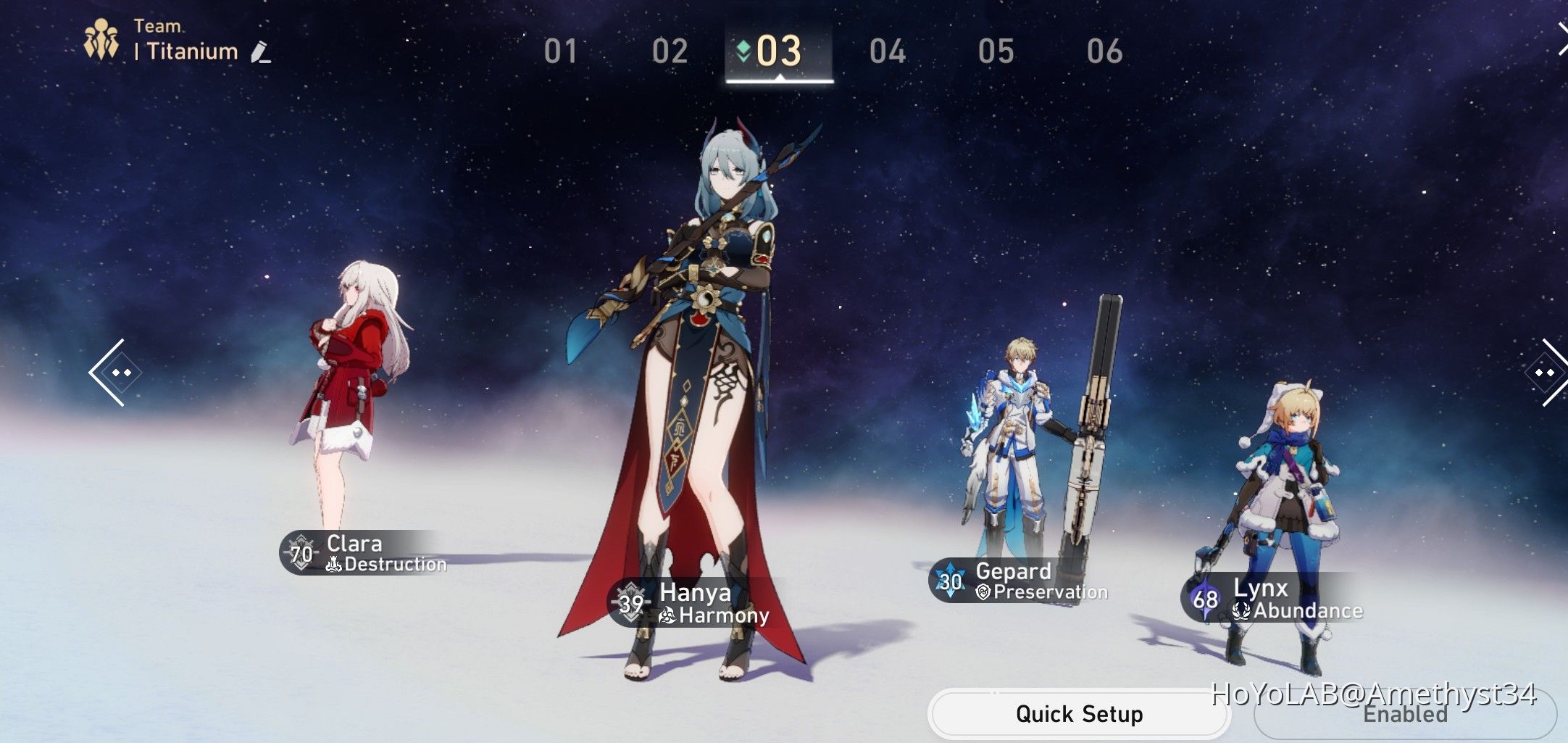Switch to team preset tab 01
This screenshot has height=743, width=1568.
click(562, 51)
